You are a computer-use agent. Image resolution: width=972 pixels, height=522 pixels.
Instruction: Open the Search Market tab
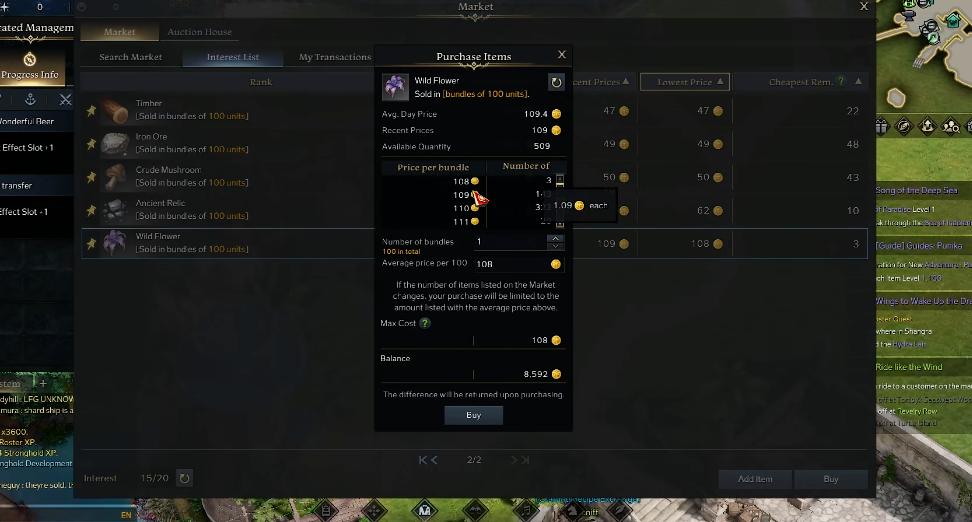point(130,57)
